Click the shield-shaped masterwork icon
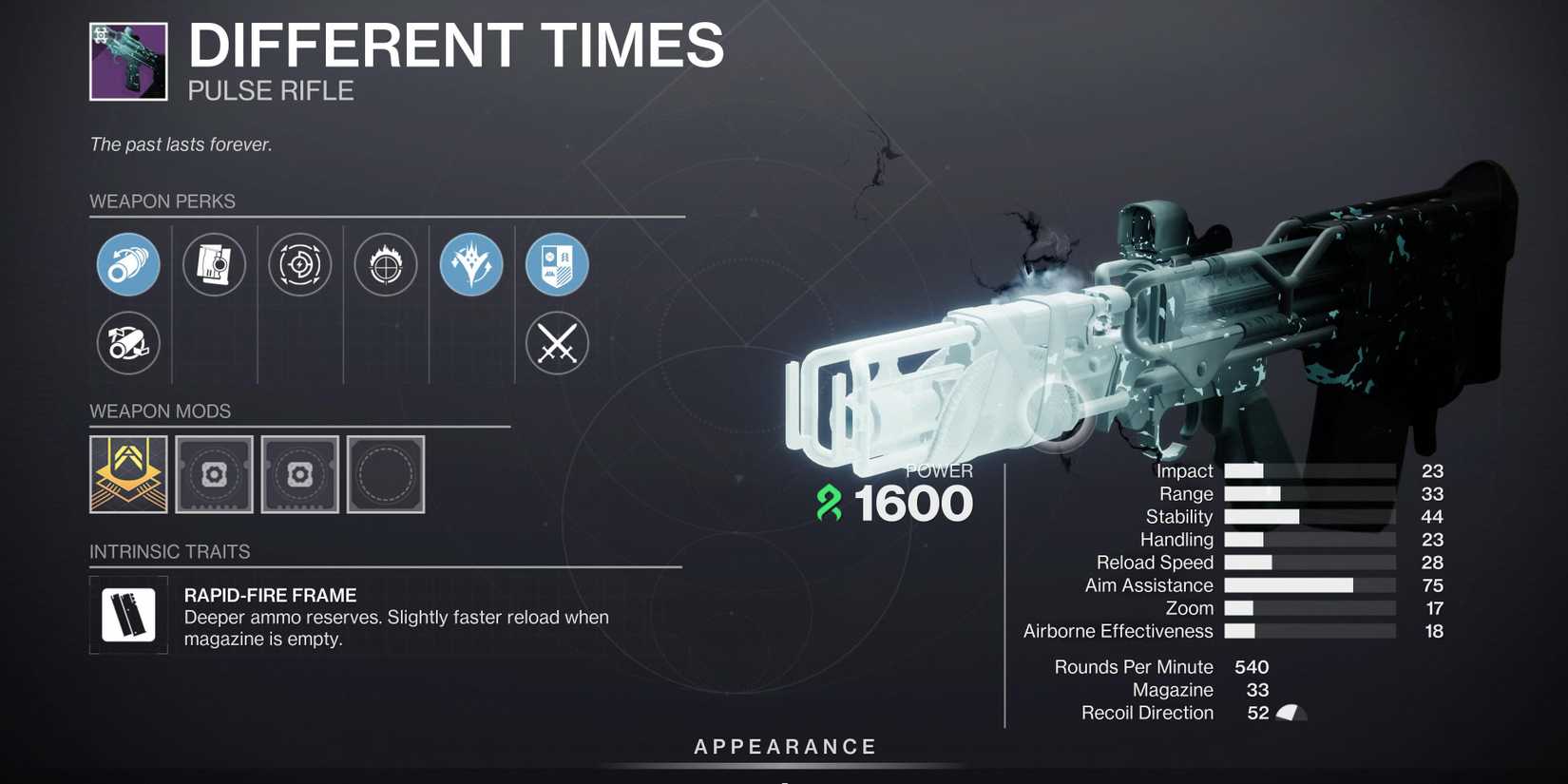 tap(556, 264)
